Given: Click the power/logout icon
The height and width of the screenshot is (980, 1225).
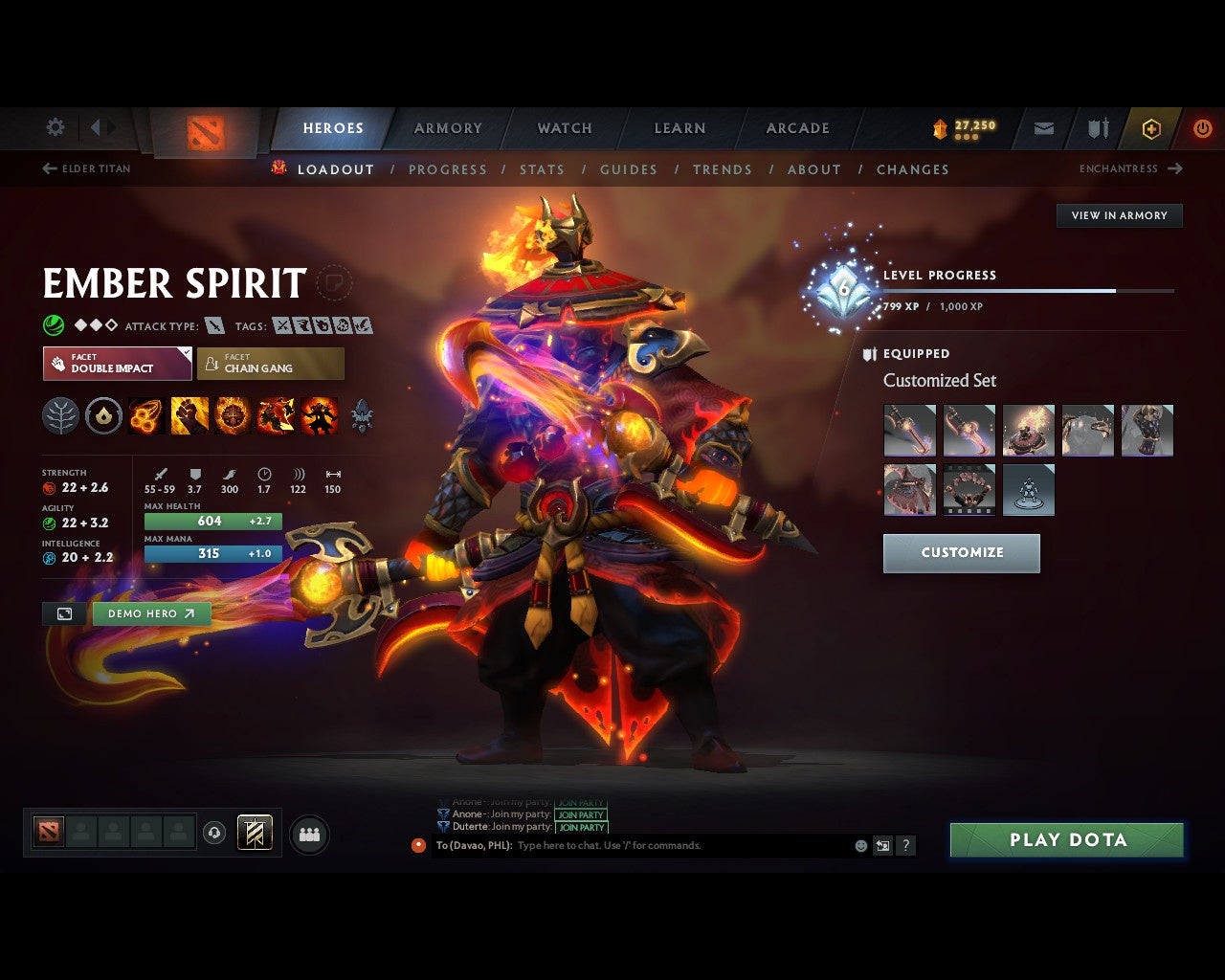Looking at the screenshot, I should pos(1203,129).
